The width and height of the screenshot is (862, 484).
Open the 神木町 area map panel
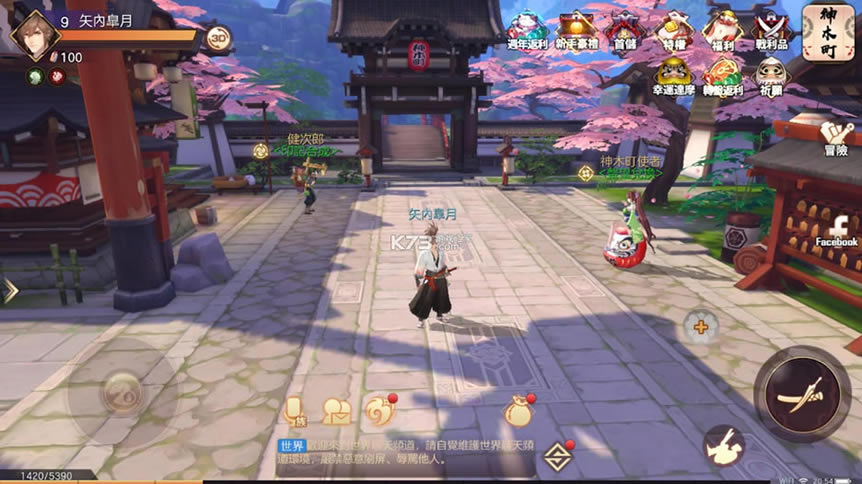829,31
